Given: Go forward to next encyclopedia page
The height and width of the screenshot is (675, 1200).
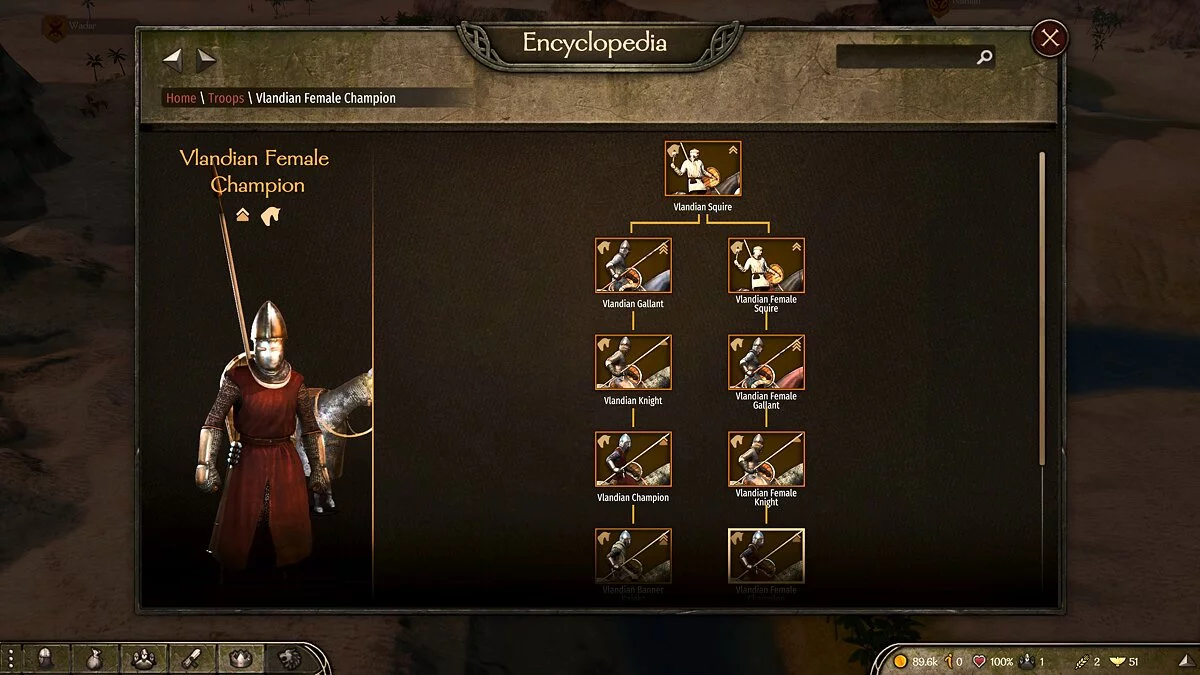Looking at the screenshot, I should pos(206,60).
